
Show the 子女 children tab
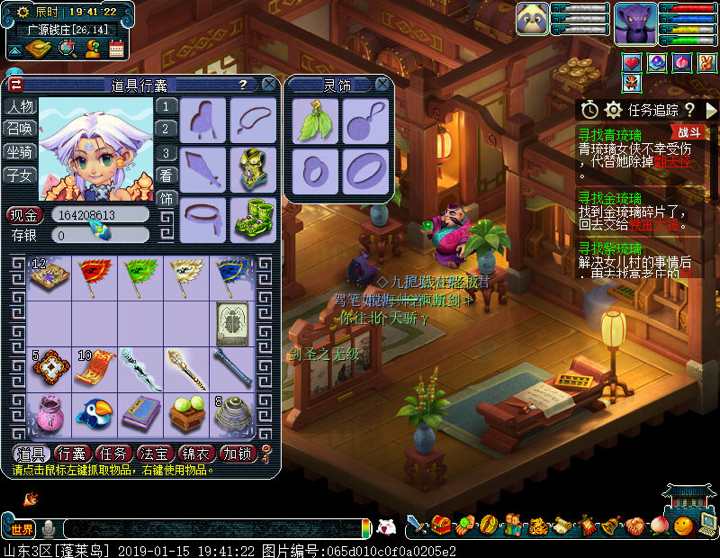coord(20,175)
